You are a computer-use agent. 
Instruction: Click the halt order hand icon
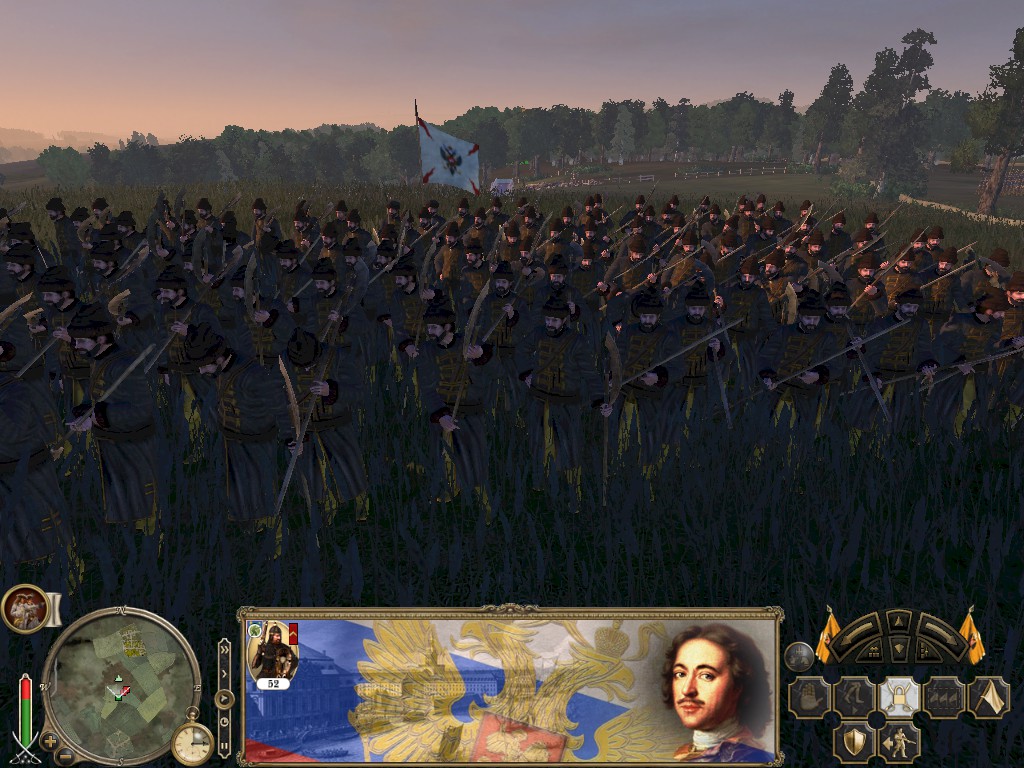pos(809,697)
